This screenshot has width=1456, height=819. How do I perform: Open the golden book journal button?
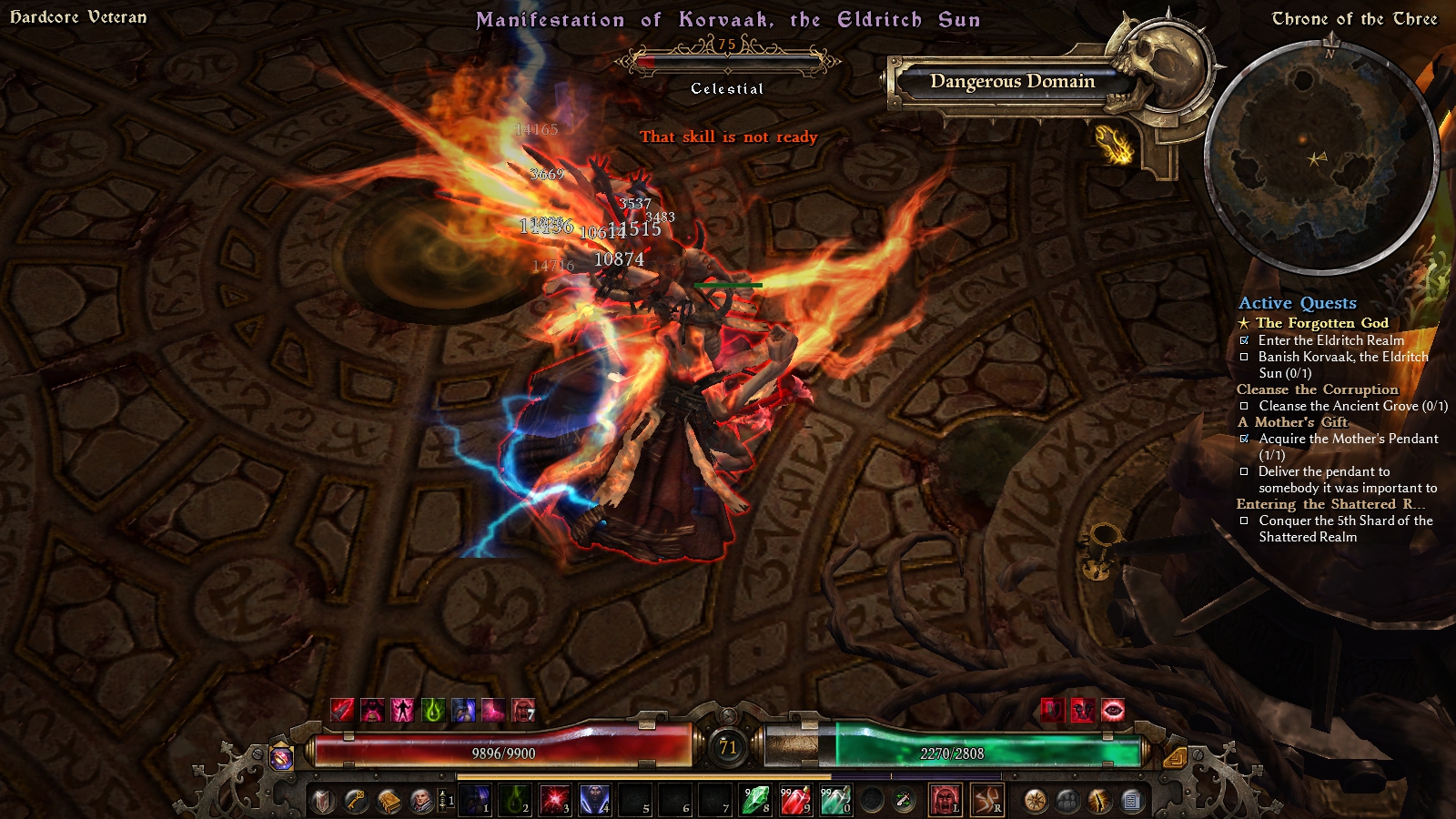tap(389, 801)
